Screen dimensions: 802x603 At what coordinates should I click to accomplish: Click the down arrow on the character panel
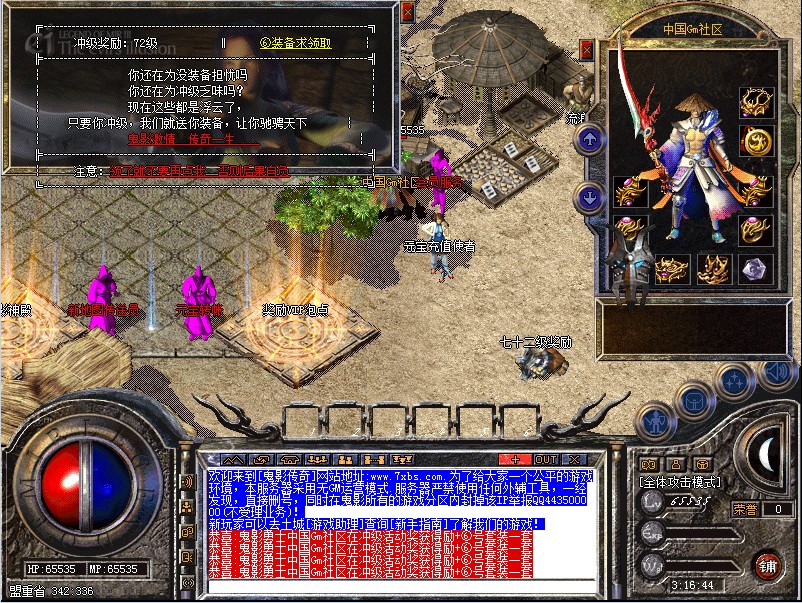click(x=590, y=197)
